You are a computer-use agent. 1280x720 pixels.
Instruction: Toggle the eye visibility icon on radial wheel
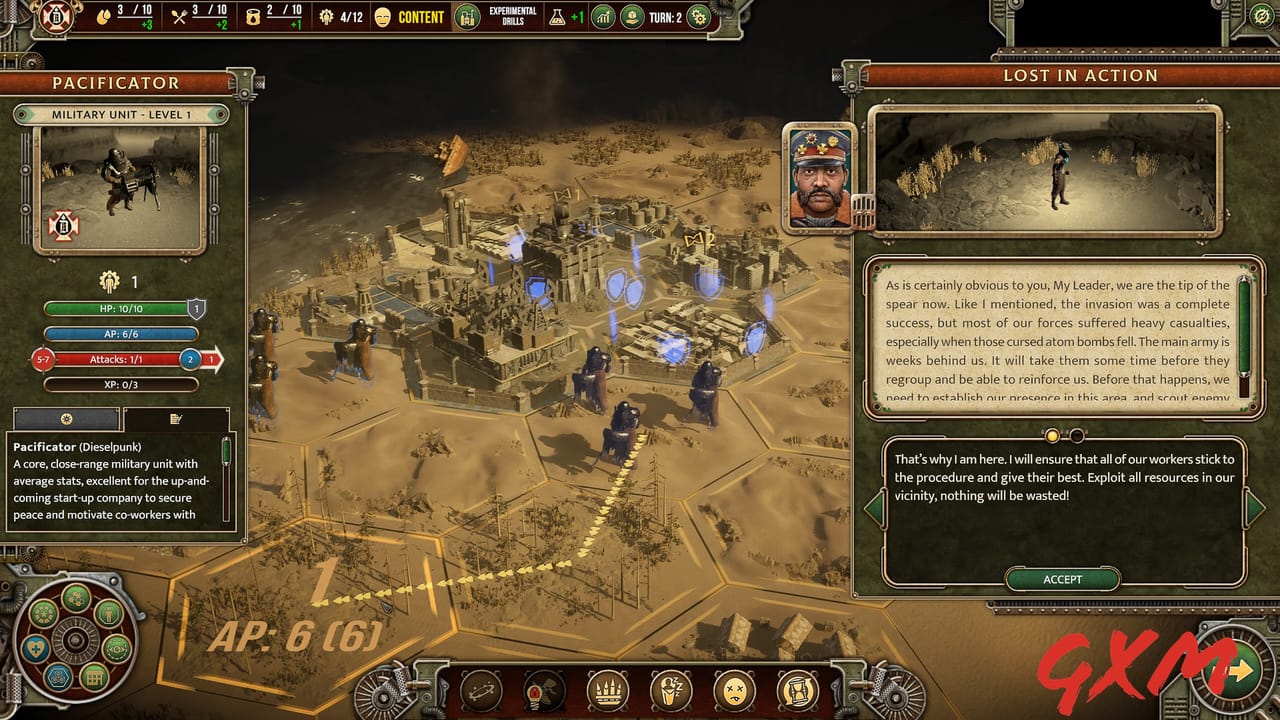pos(116,649)
